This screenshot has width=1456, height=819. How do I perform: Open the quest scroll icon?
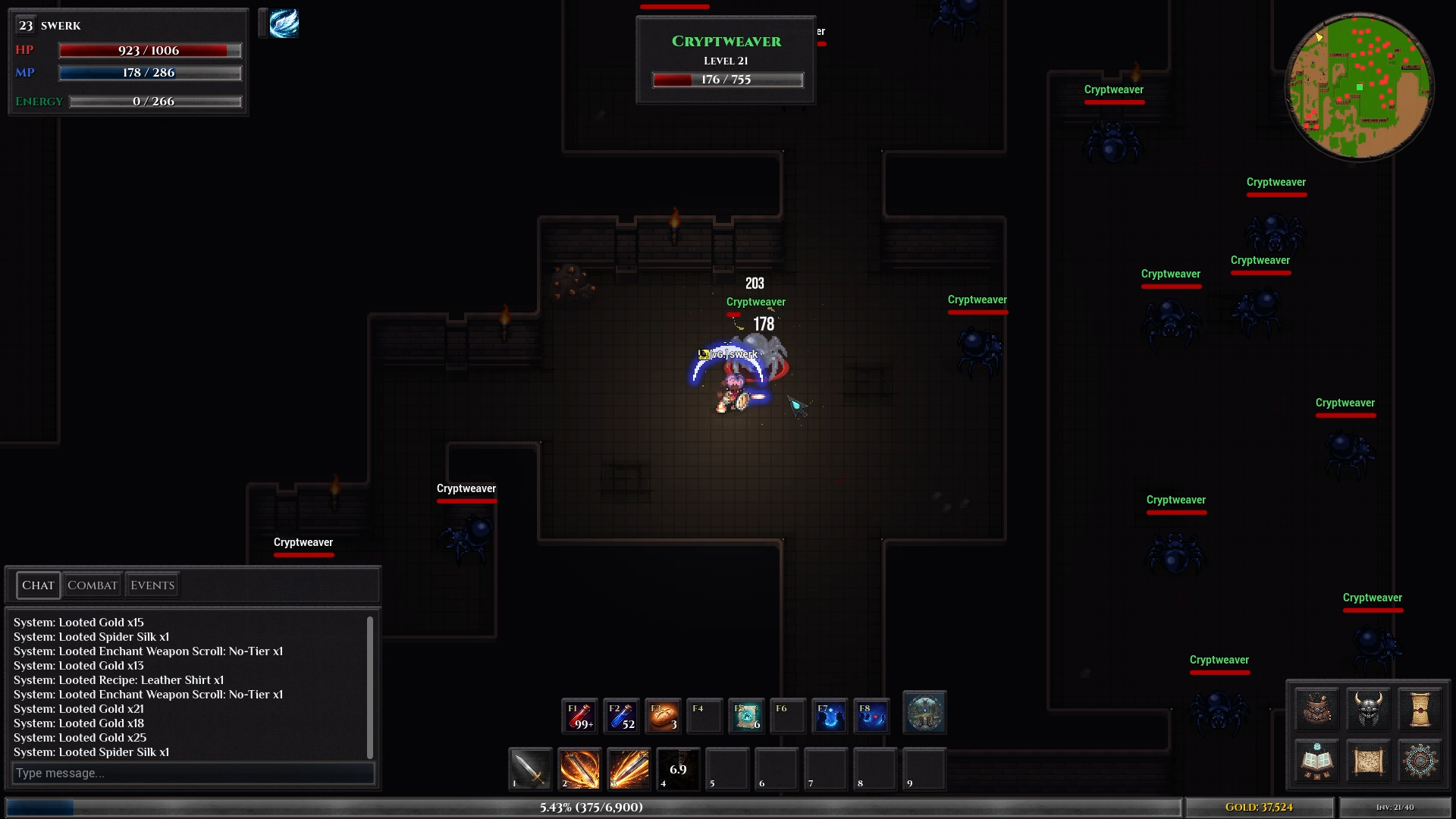(x=1420, y=709)
